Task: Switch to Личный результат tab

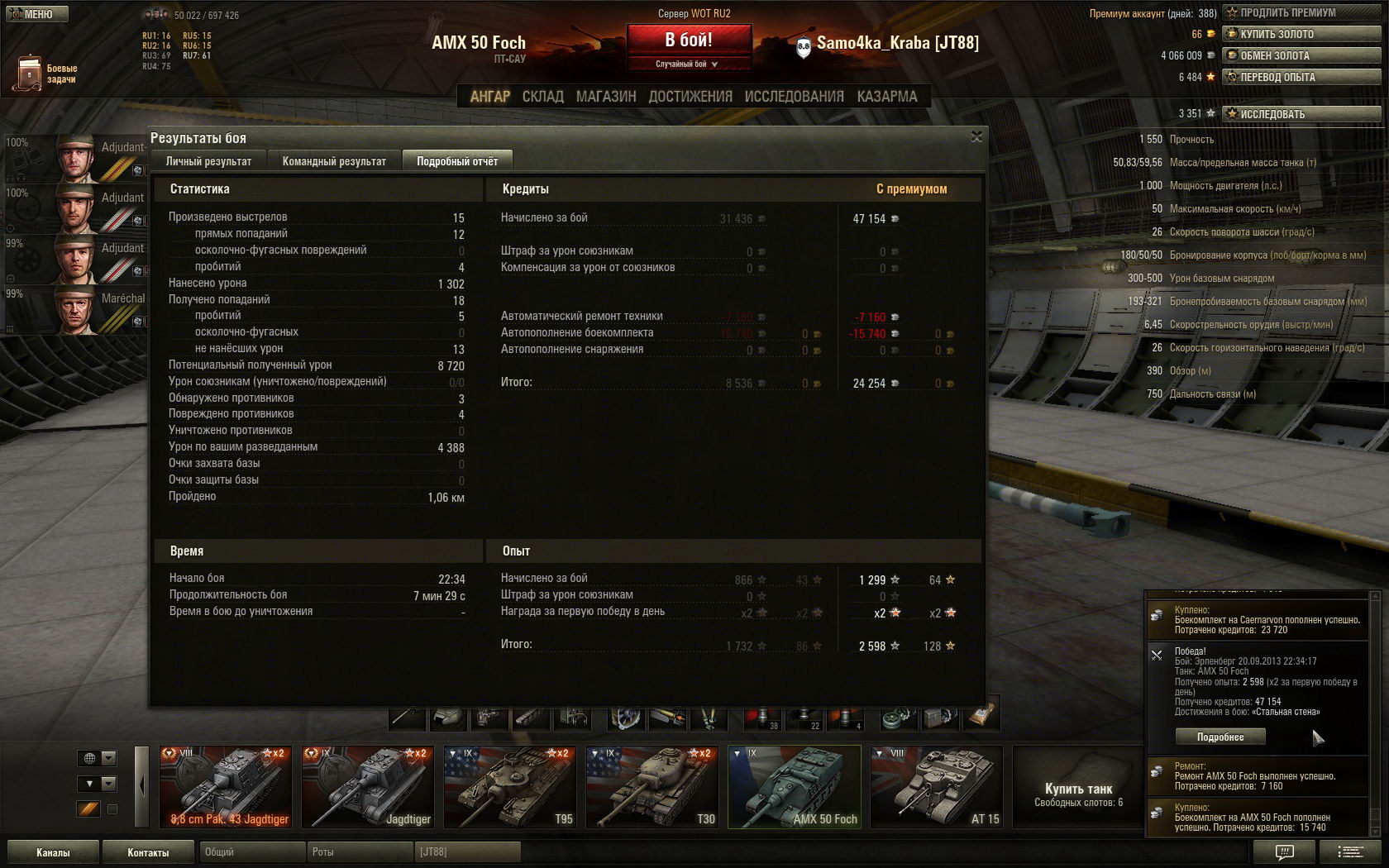Action: click(208, 161)
